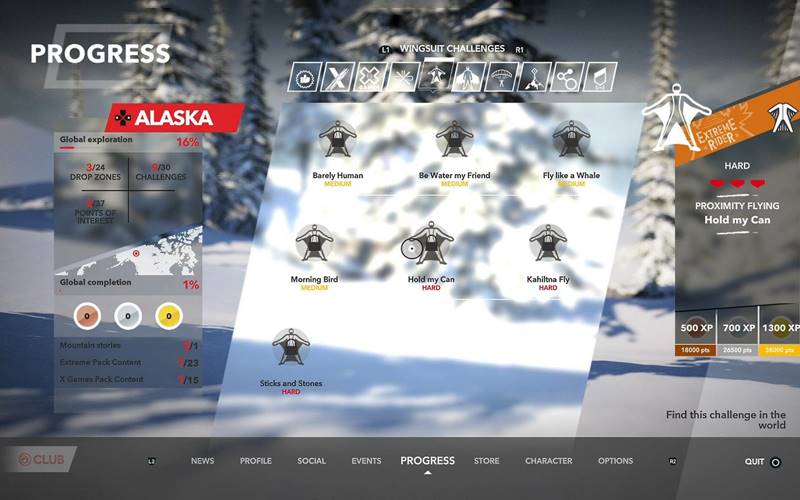
Task: Open the Social menu
Action: coord(311,461)
